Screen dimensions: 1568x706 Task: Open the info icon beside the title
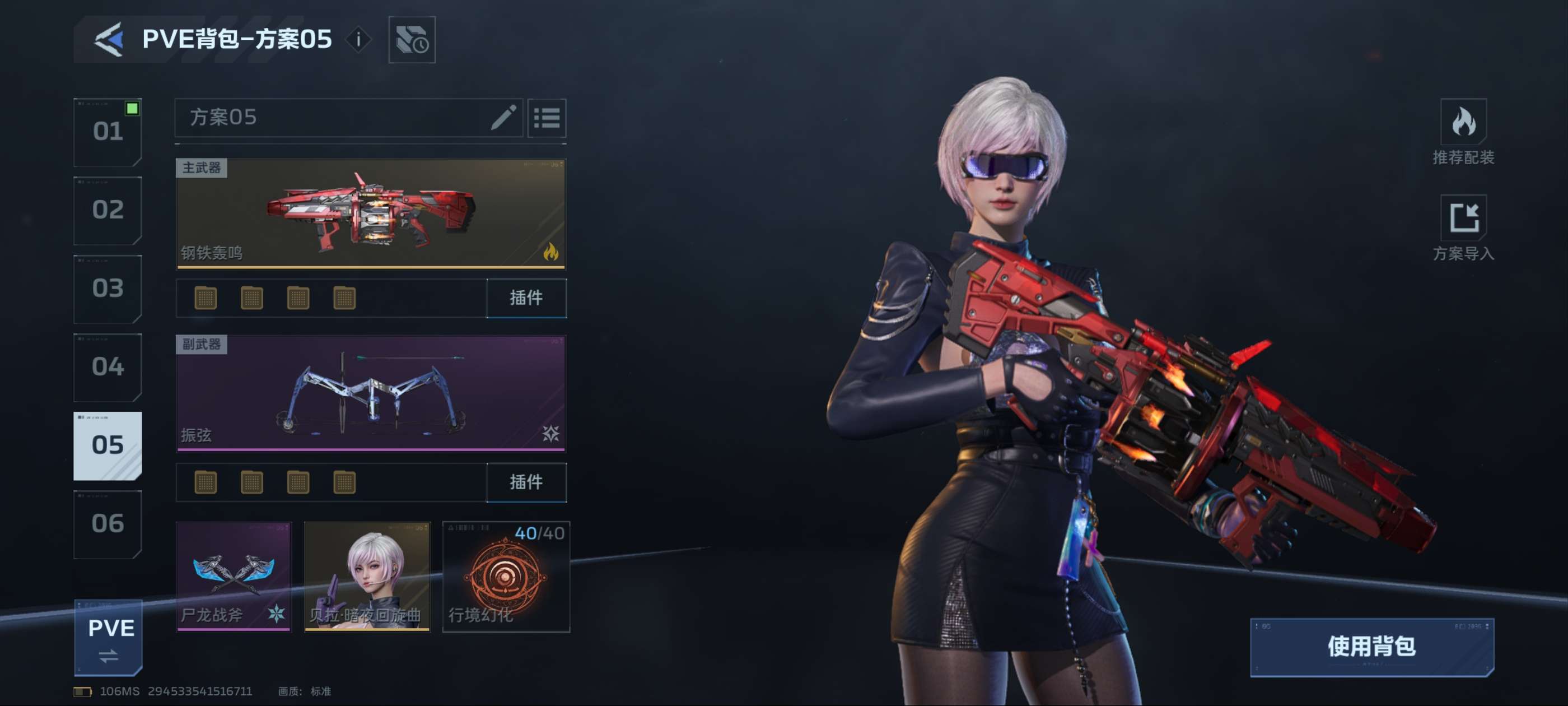[358, 40]
